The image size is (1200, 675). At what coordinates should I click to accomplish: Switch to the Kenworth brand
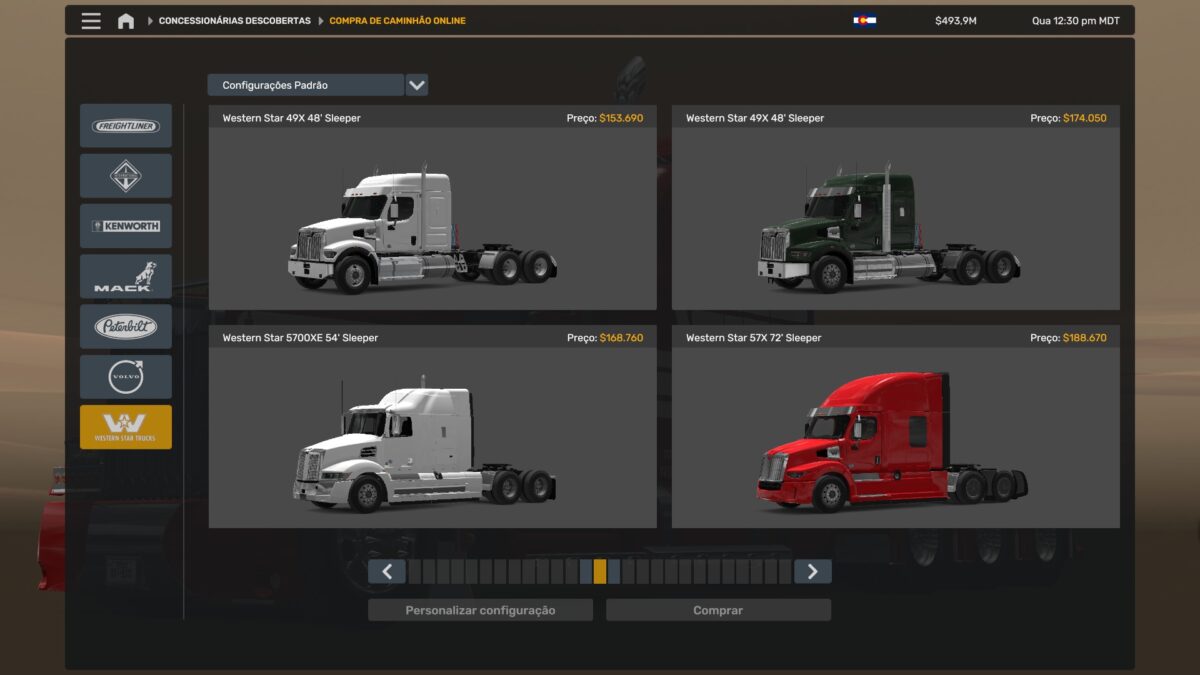pos(126,226)
